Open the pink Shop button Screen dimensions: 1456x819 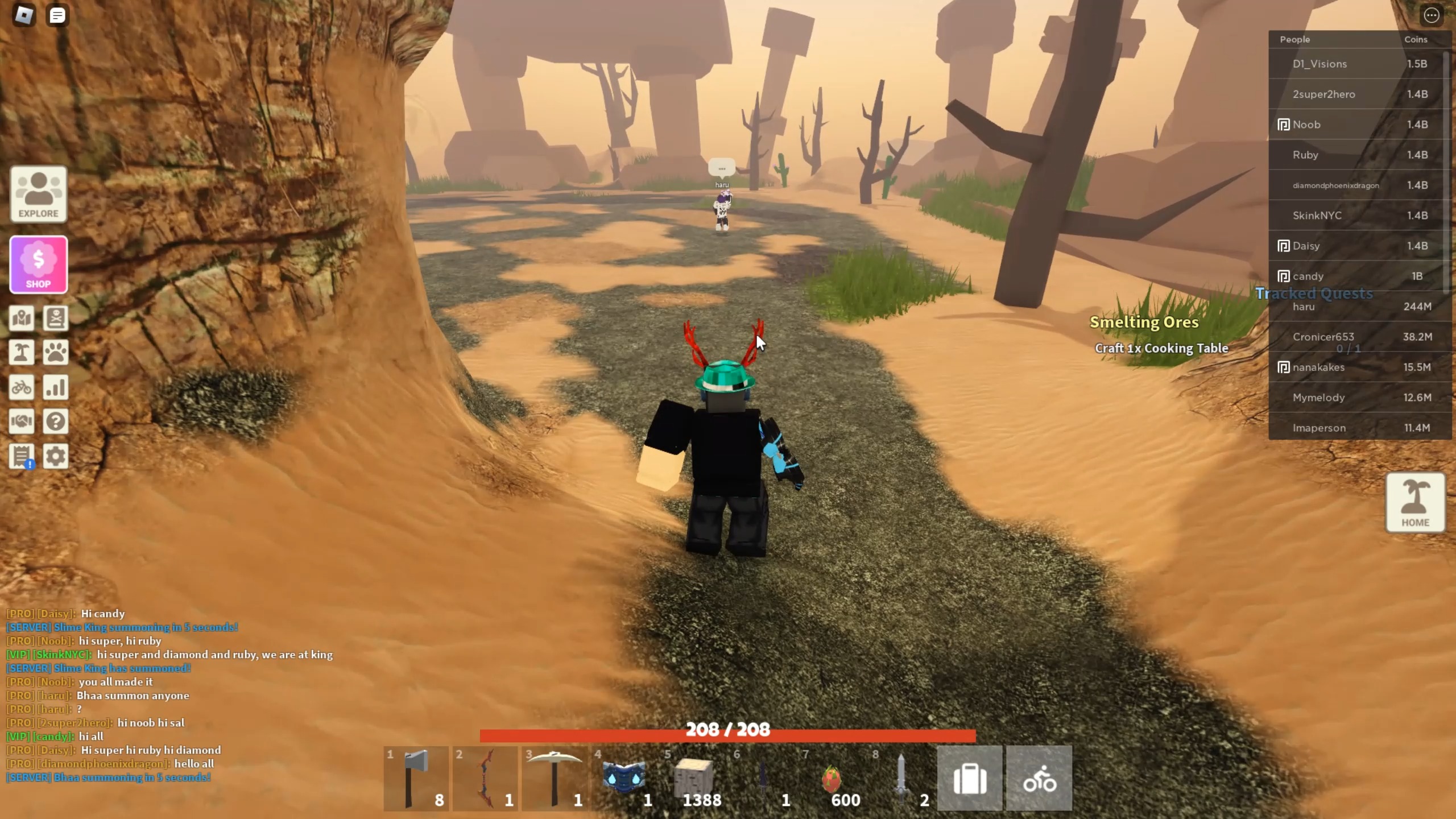(x=38, y=264)
